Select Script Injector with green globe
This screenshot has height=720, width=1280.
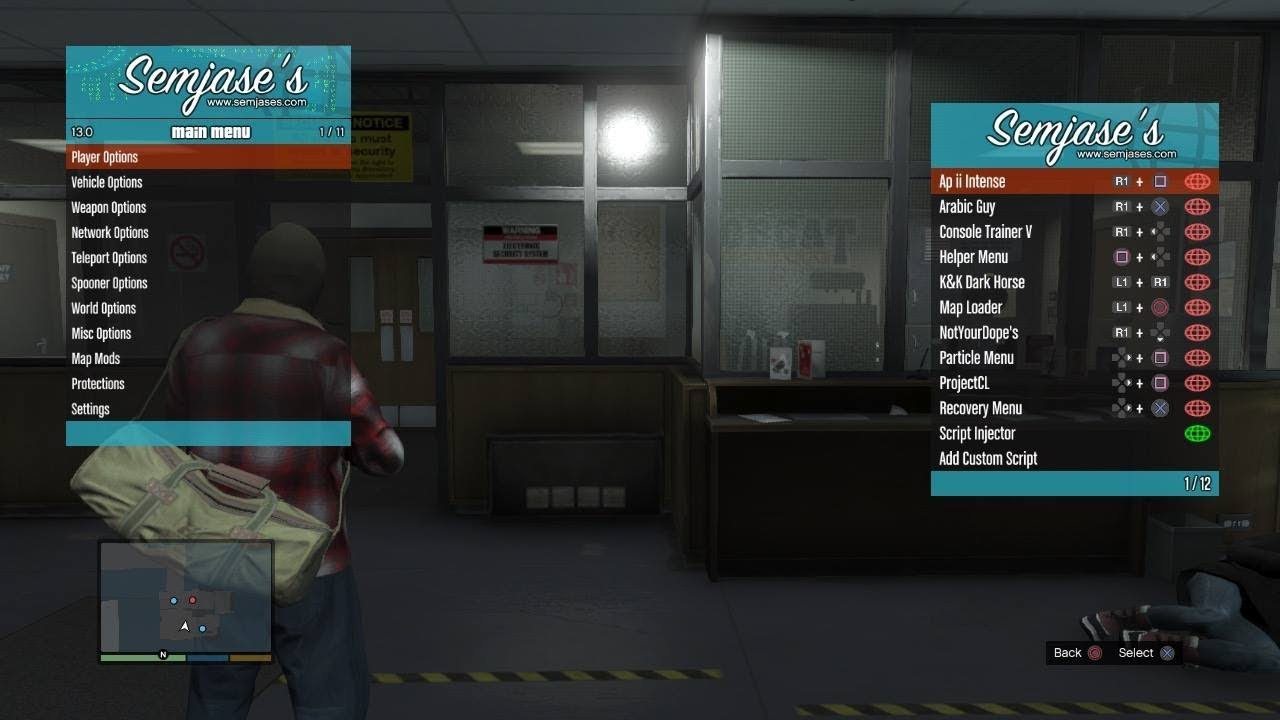[x=977, y=433]
